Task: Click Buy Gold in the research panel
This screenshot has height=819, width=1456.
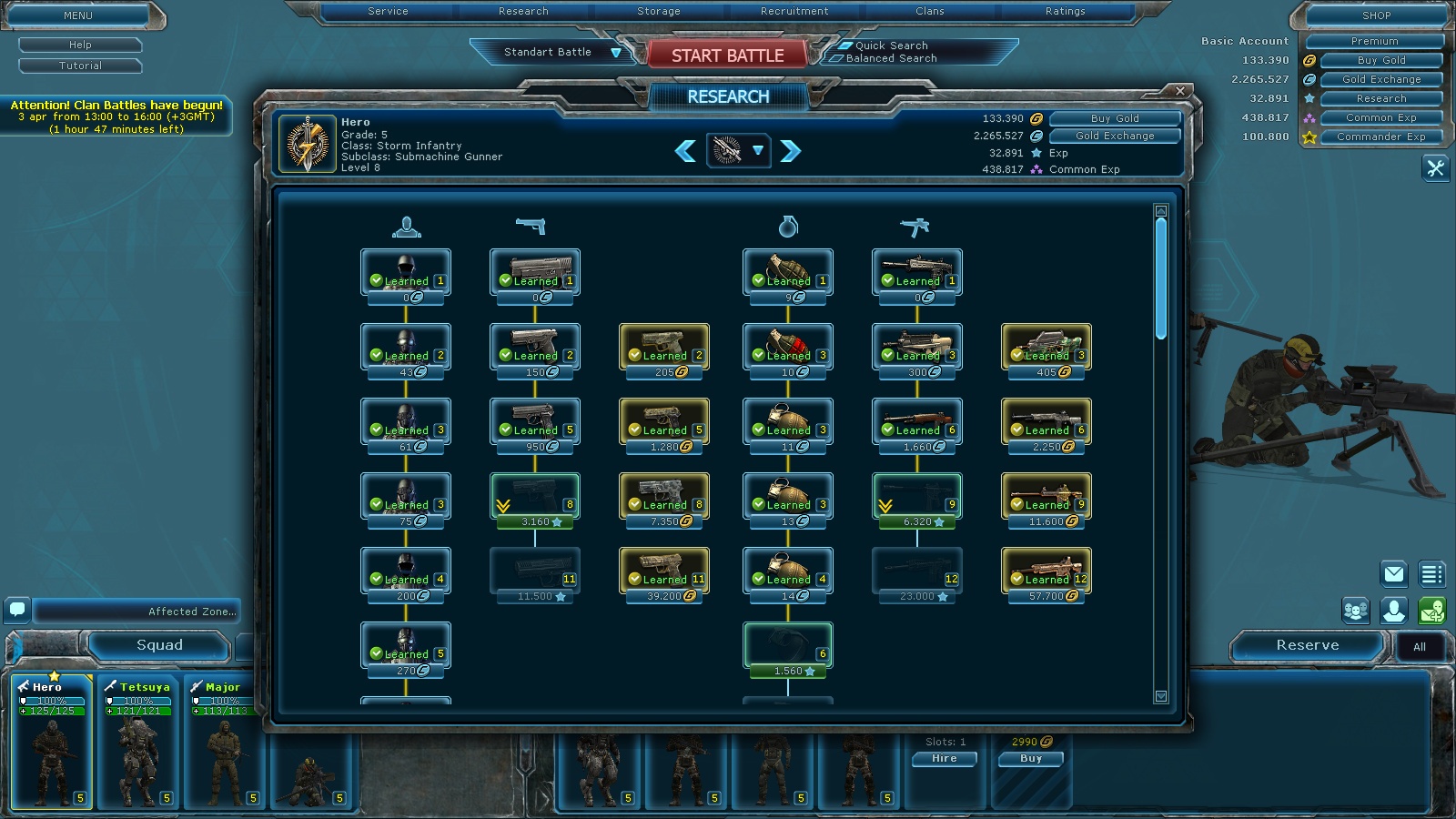Action: [1115, 118]
